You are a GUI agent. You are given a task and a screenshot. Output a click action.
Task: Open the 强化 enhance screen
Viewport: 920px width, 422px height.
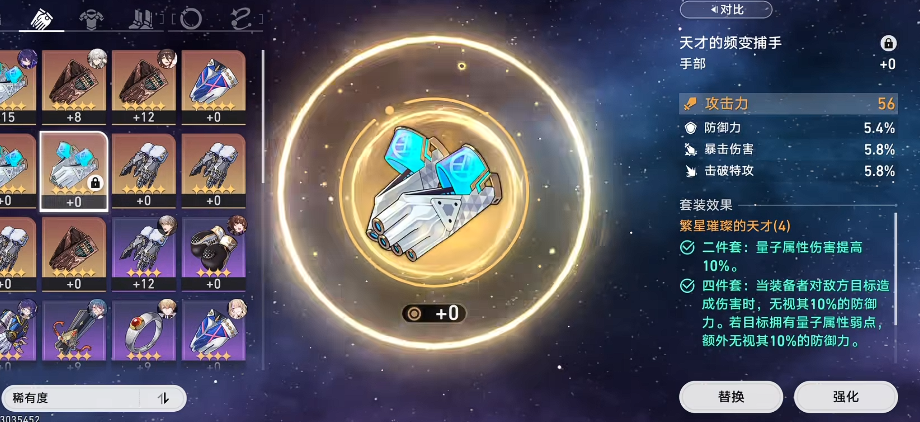point(845,396)
